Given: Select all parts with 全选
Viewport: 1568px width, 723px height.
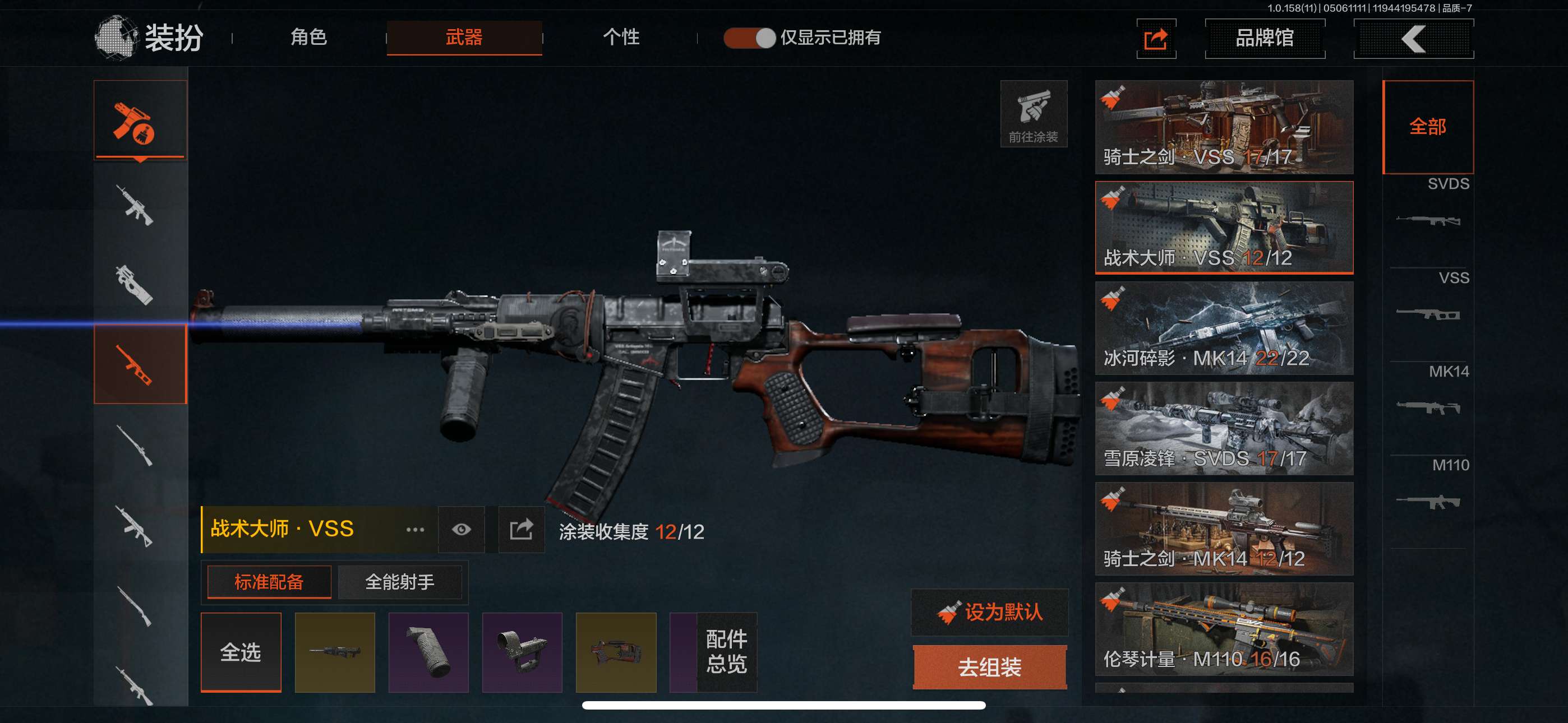Looking at the screenshot, I should tap(241, 652).
